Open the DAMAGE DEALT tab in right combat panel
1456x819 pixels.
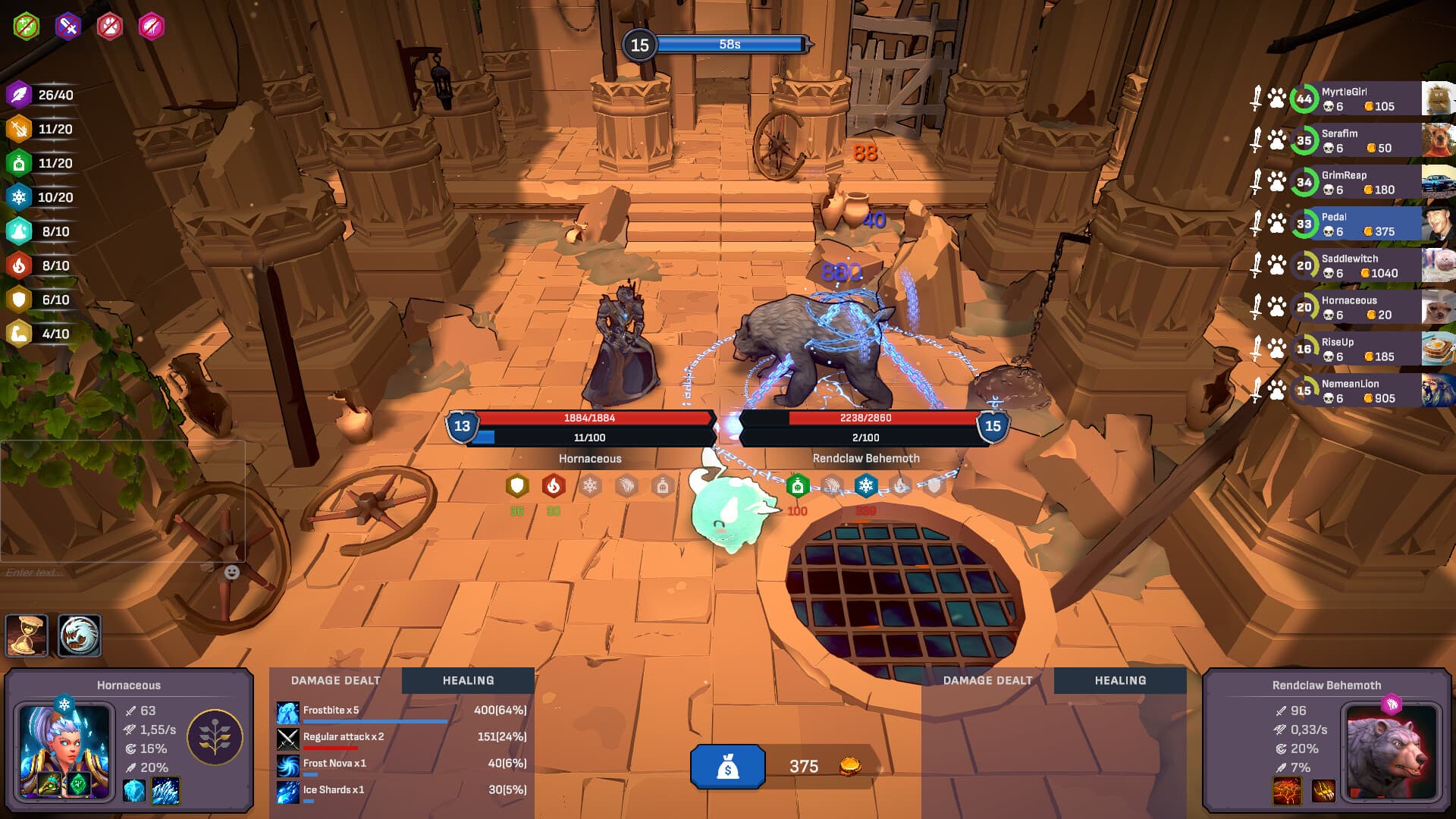pyautogui.click(x=987, y=680)
